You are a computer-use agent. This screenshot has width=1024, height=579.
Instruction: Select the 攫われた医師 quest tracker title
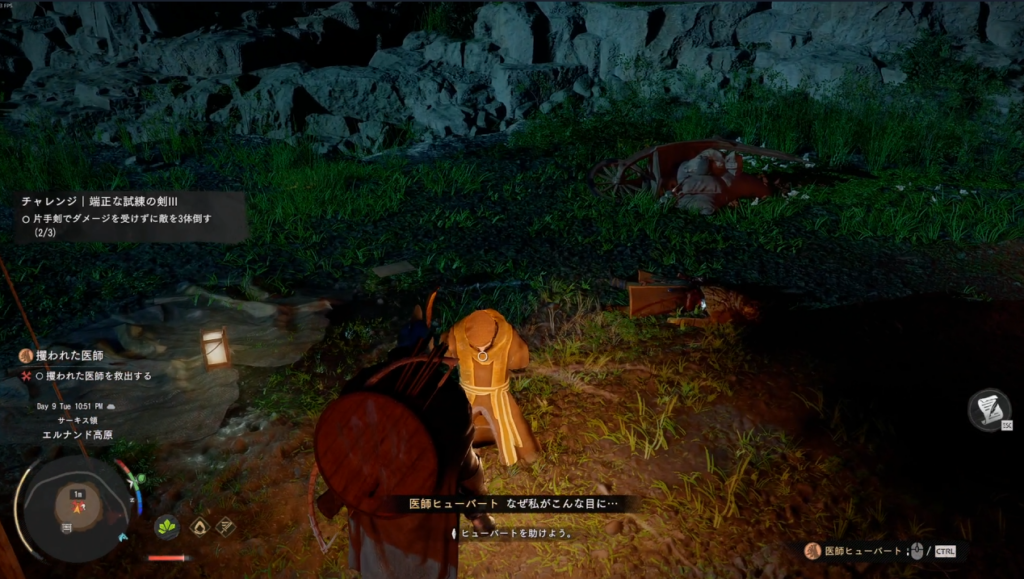[x=68, y=356]
